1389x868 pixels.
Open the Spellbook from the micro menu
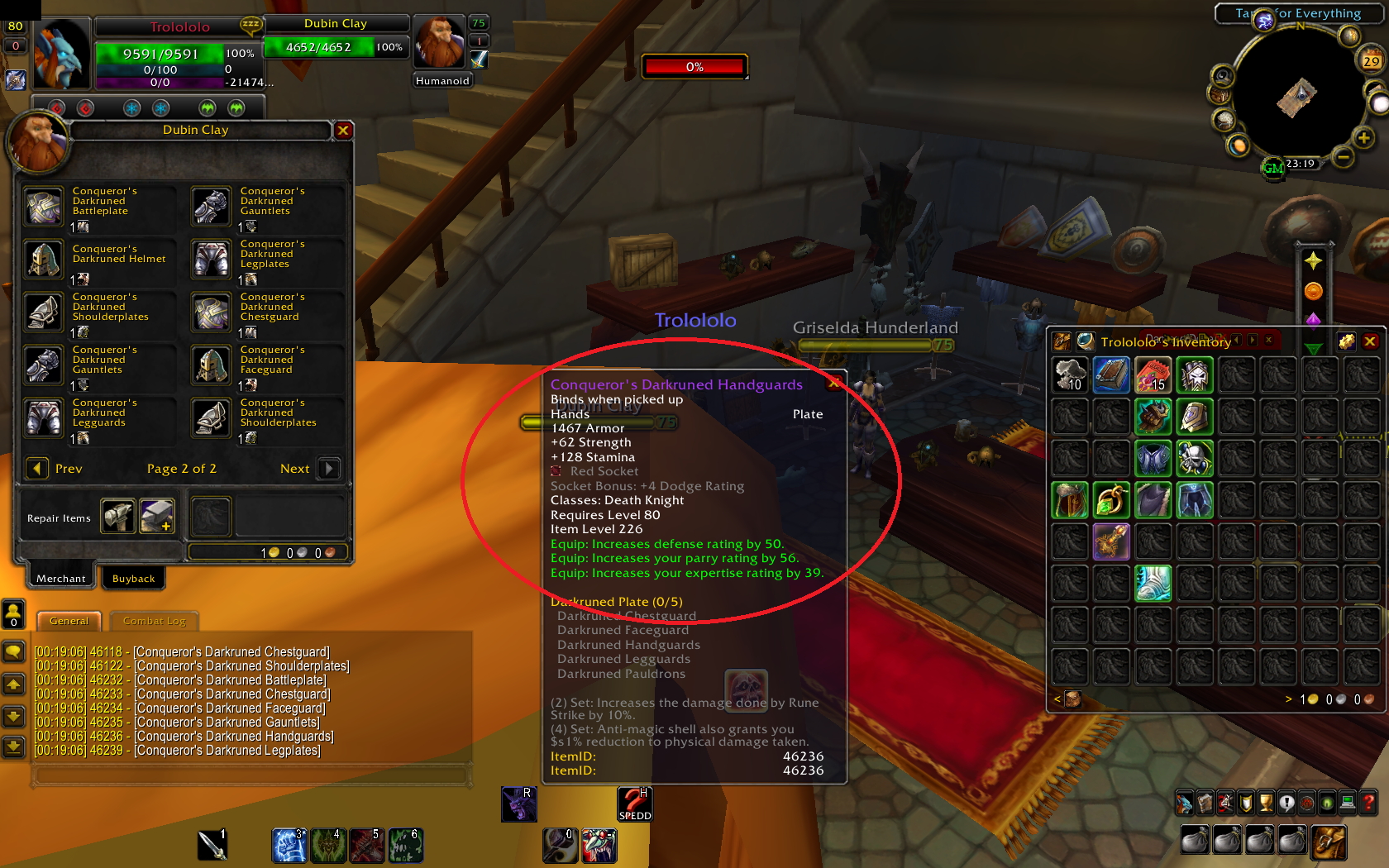tap(1205, 803)
